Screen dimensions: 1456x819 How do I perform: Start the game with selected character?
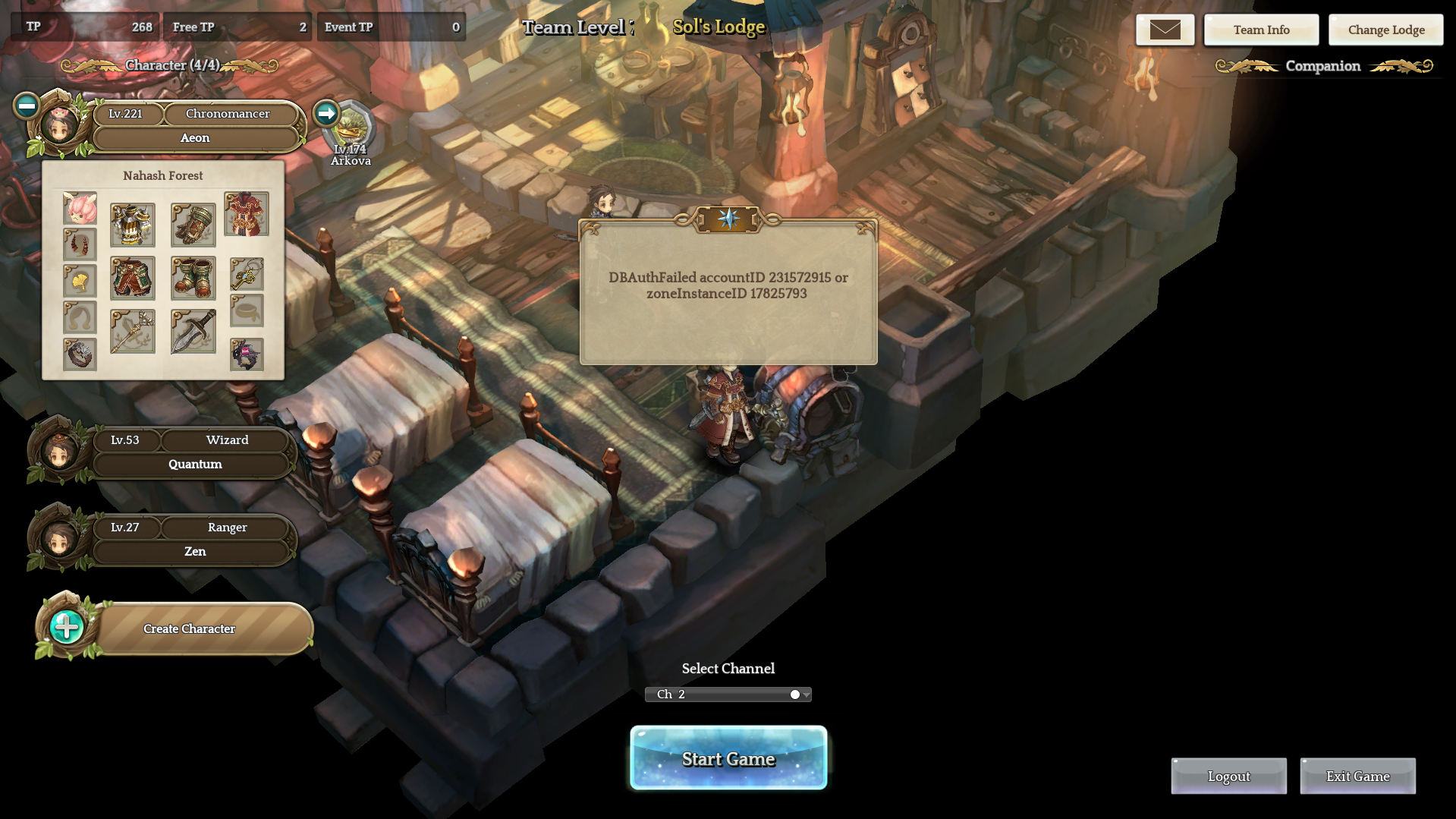pos(728,758)
